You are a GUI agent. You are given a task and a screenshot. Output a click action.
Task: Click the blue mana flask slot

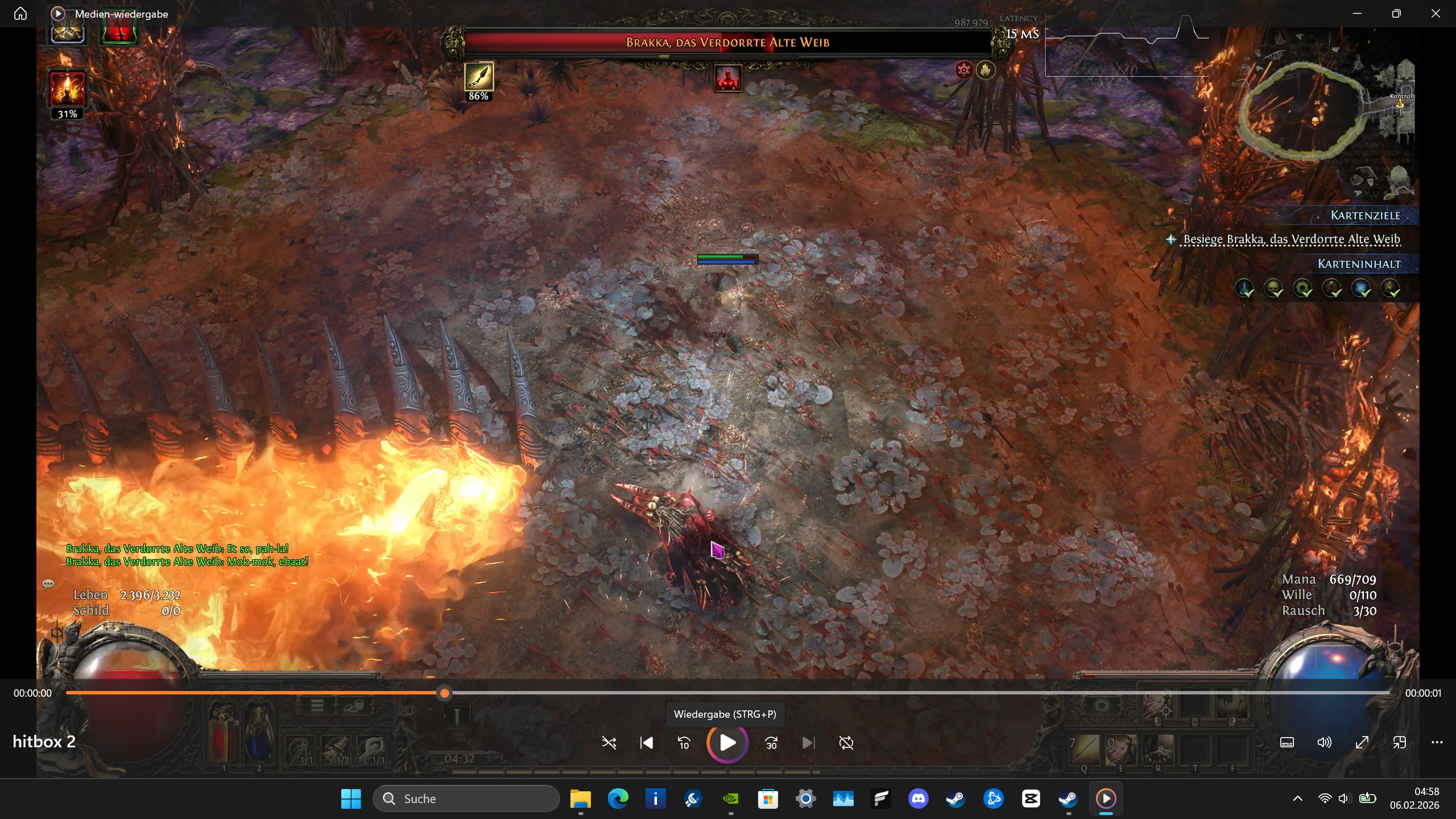(x=259, y=734)
